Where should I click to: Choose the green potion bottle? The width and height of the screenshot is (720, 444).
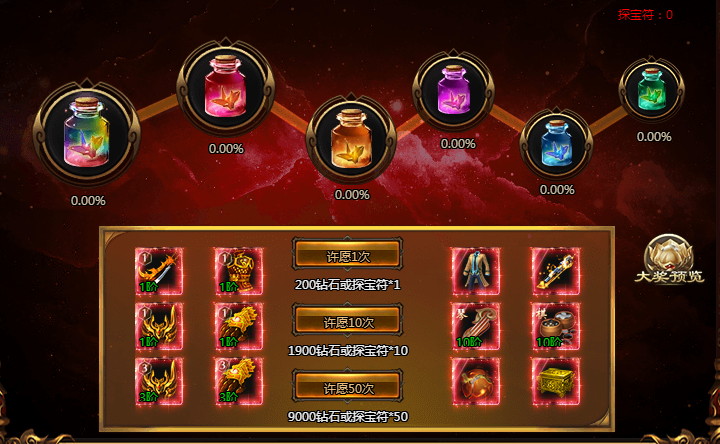[652, 90]
